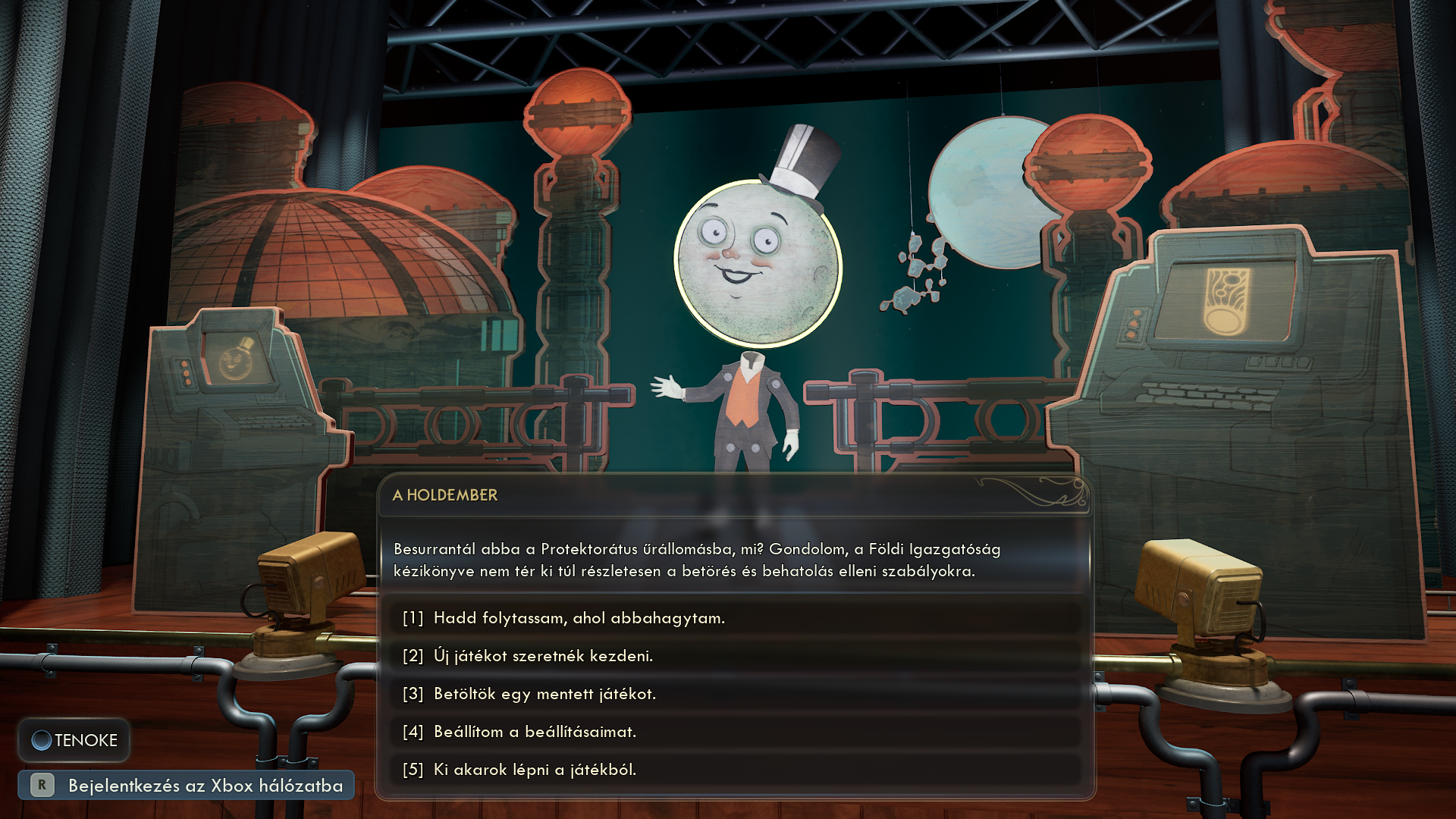Pick "Betöltök egy mentett játékot" option

pyautogui.click(x=544, y=694)
